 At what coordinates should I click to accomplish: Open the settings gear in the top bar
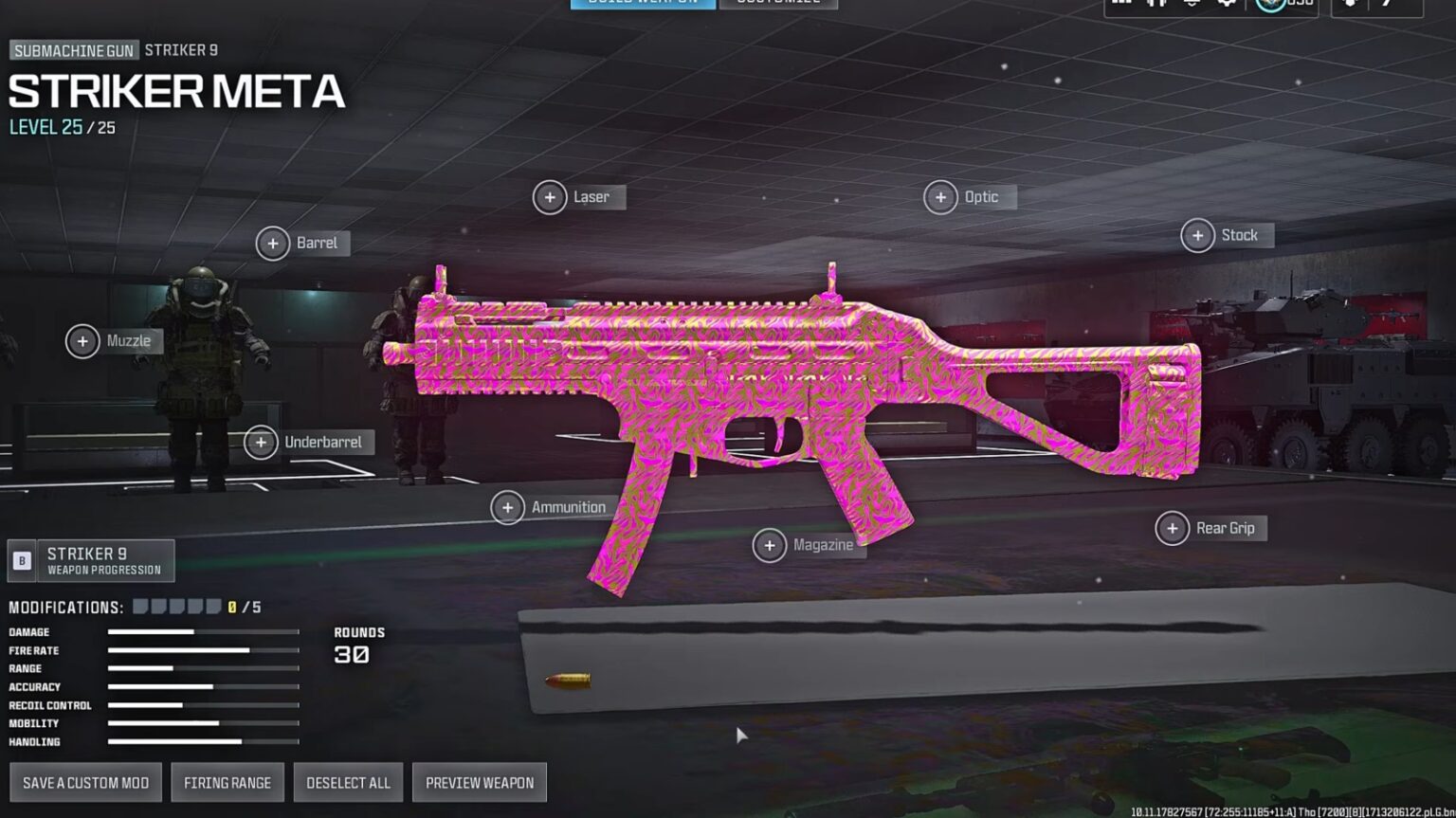pos(1227,6)
